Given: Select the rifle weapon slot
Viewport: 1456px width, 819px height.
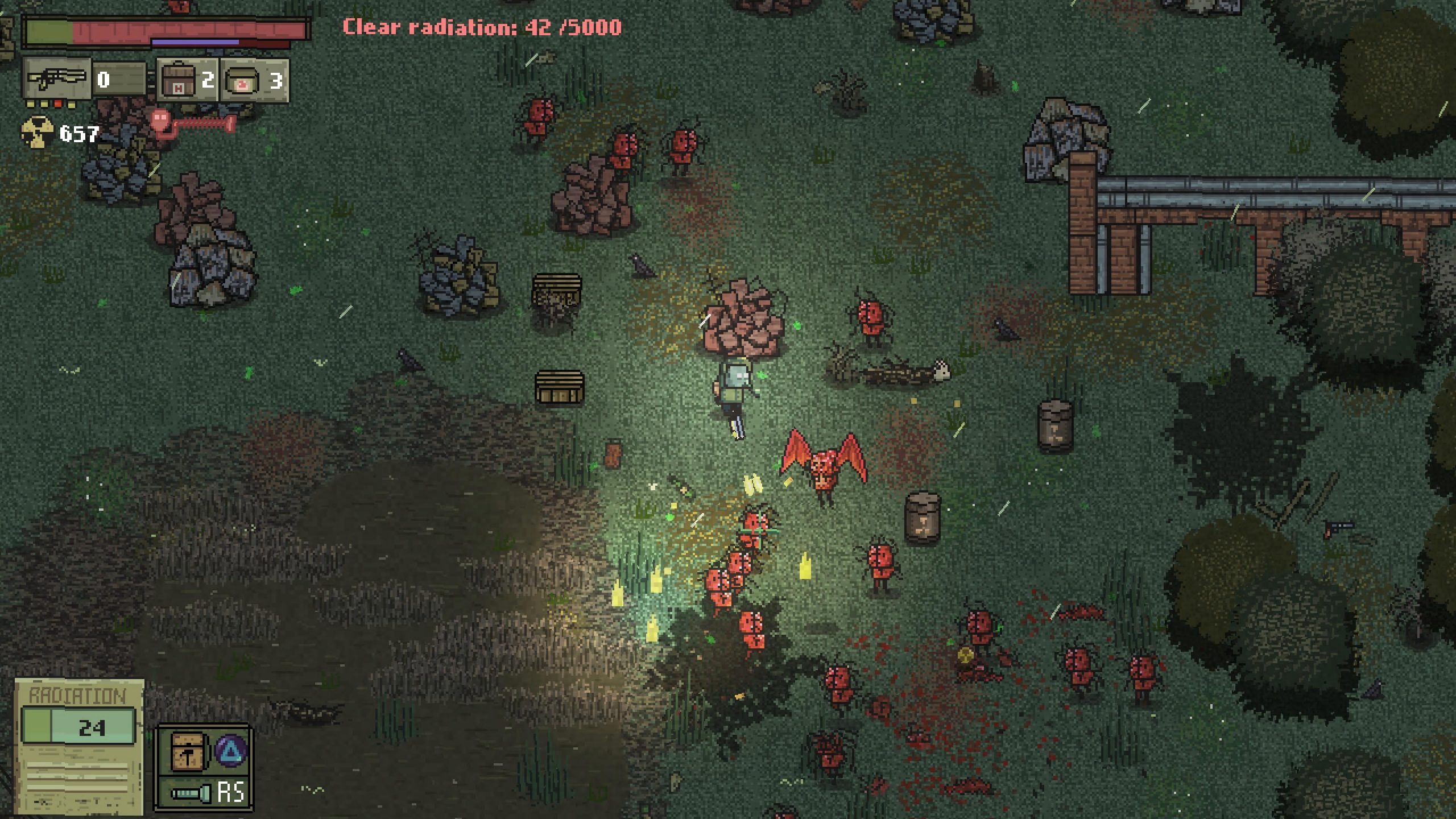Looking at the screenshot, I should point(57,79).
